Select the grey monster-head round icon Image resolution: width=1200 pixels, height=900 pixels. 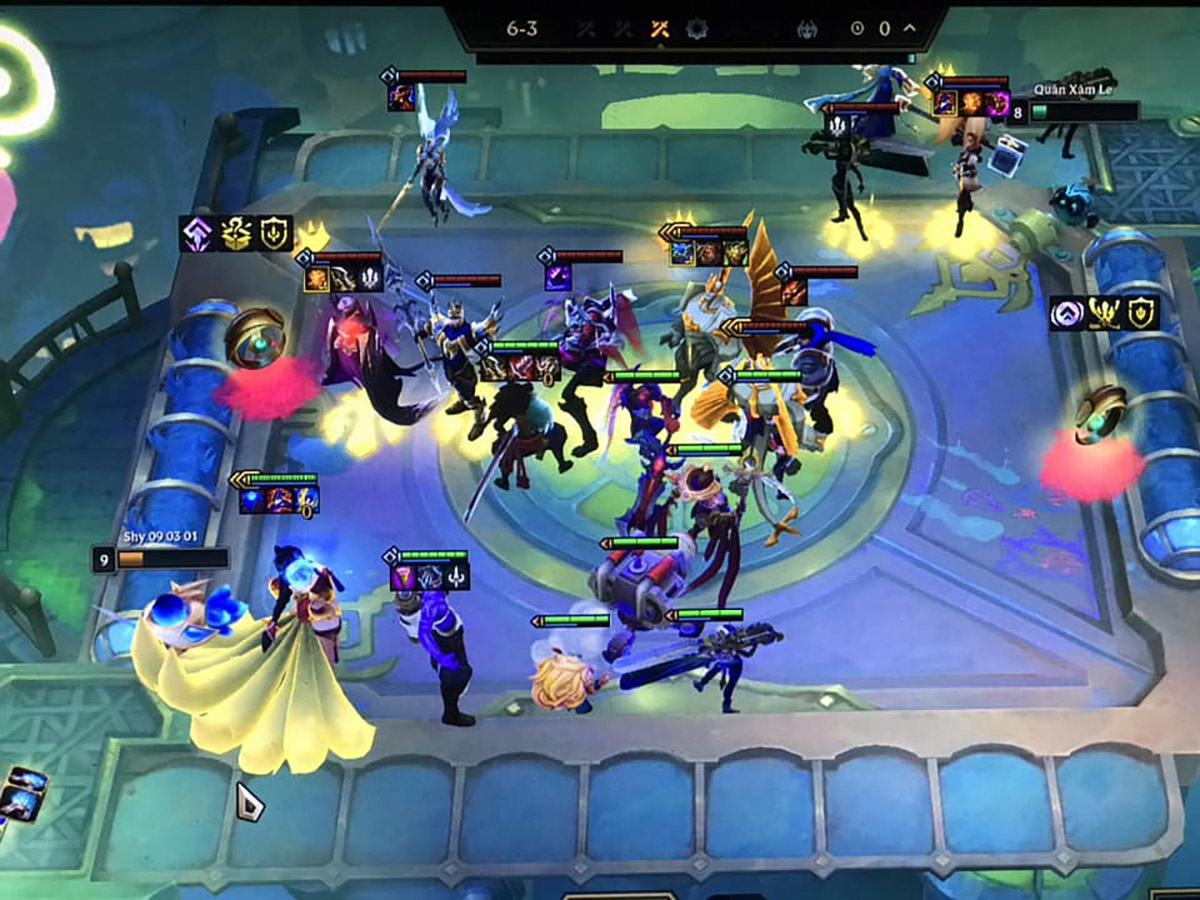click(807, 30)
